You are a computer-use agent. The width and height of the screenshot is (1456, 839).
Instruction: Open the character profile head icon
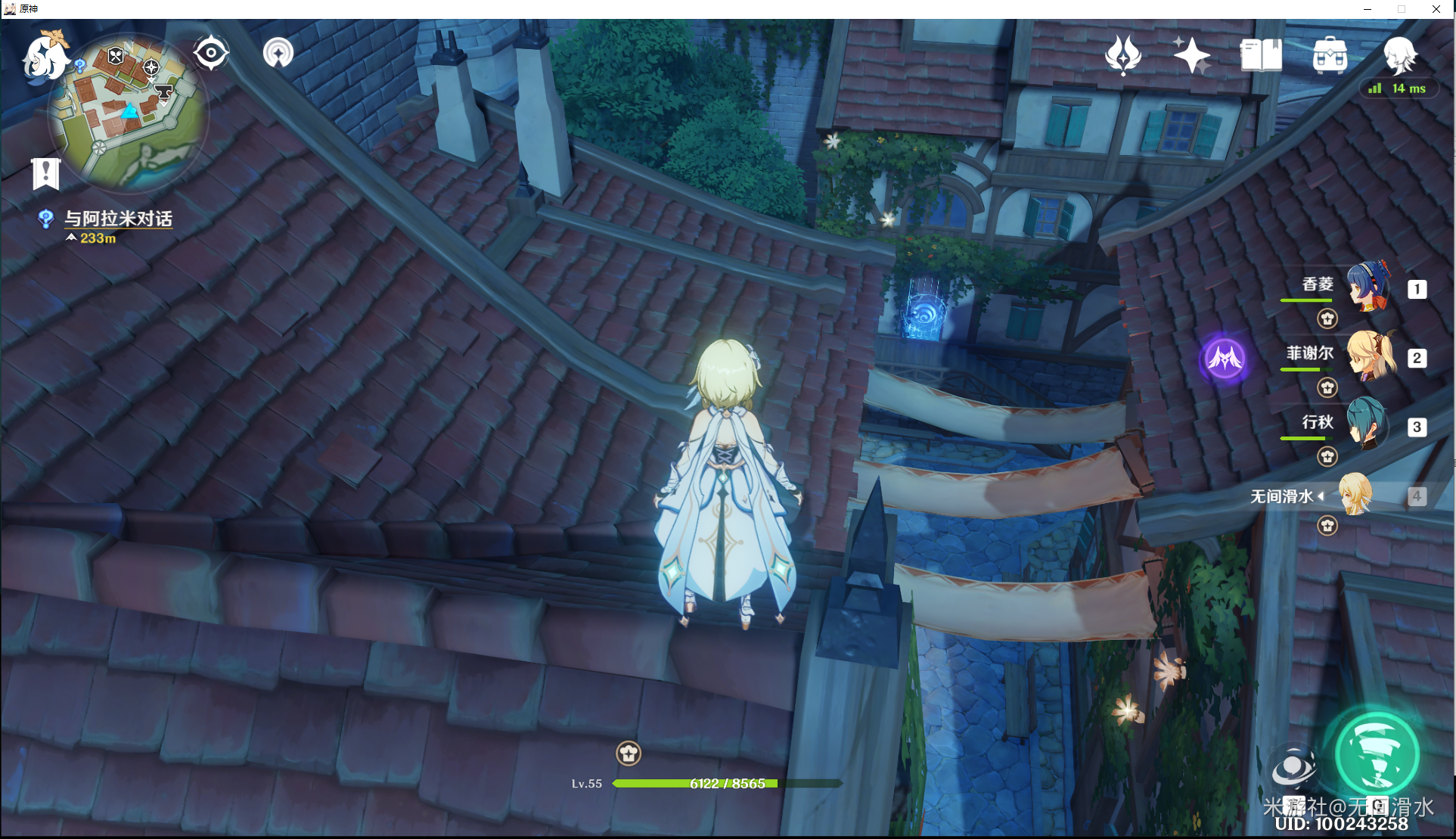(1399, 55)
